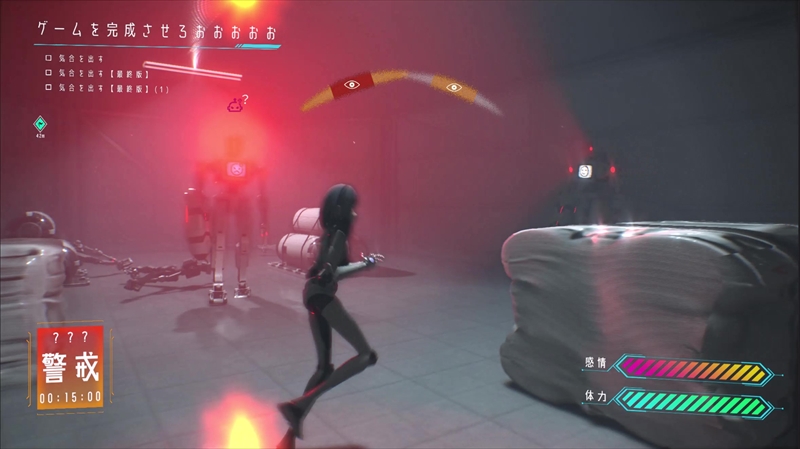The width and height of the screenshot is (800, 449).
Task: Select the red eye detection indicator
Action: click(x=350, y=85)
